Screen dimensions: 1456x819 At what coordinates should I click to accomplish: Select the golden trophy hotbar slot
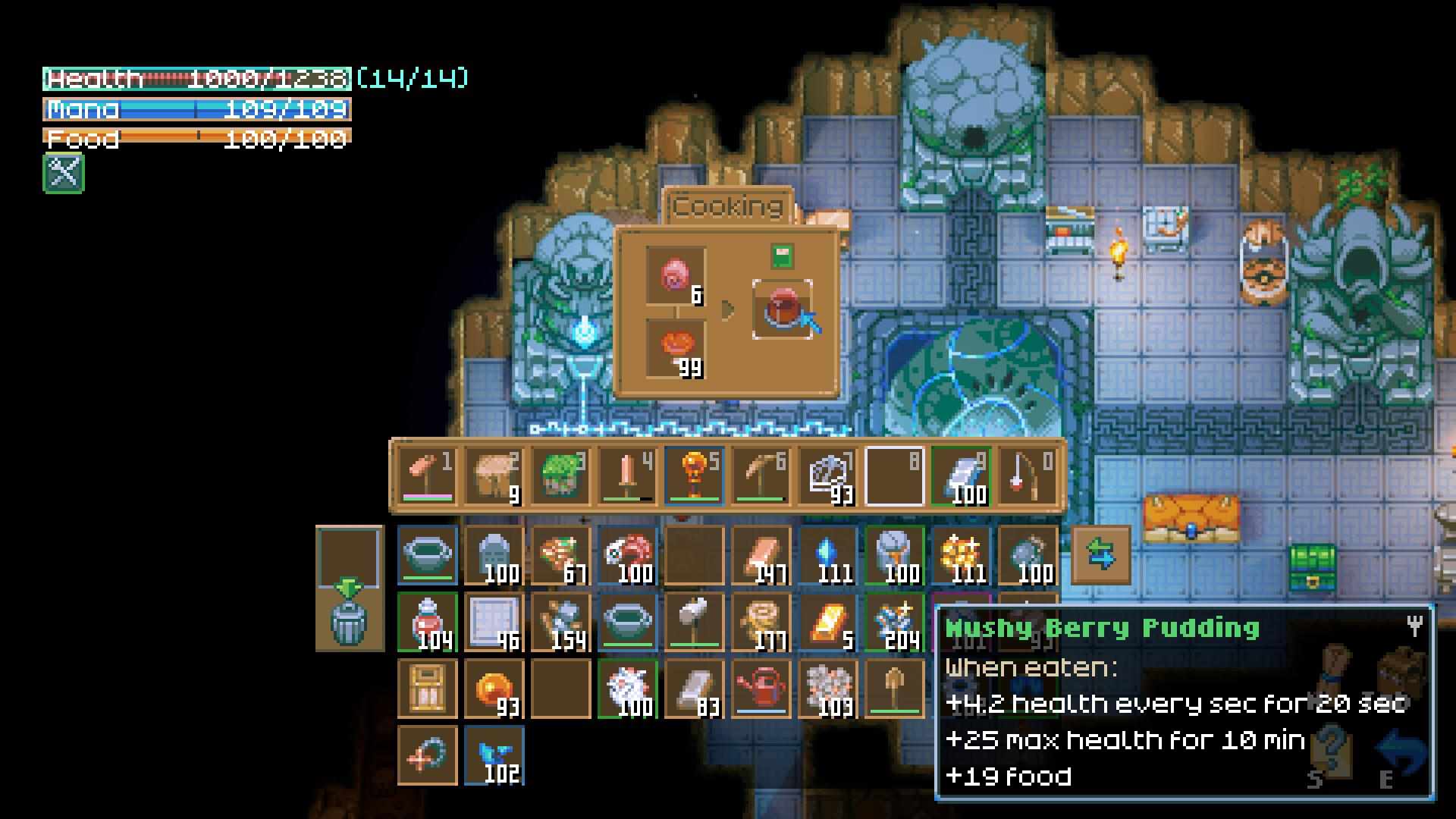(694, 476)
